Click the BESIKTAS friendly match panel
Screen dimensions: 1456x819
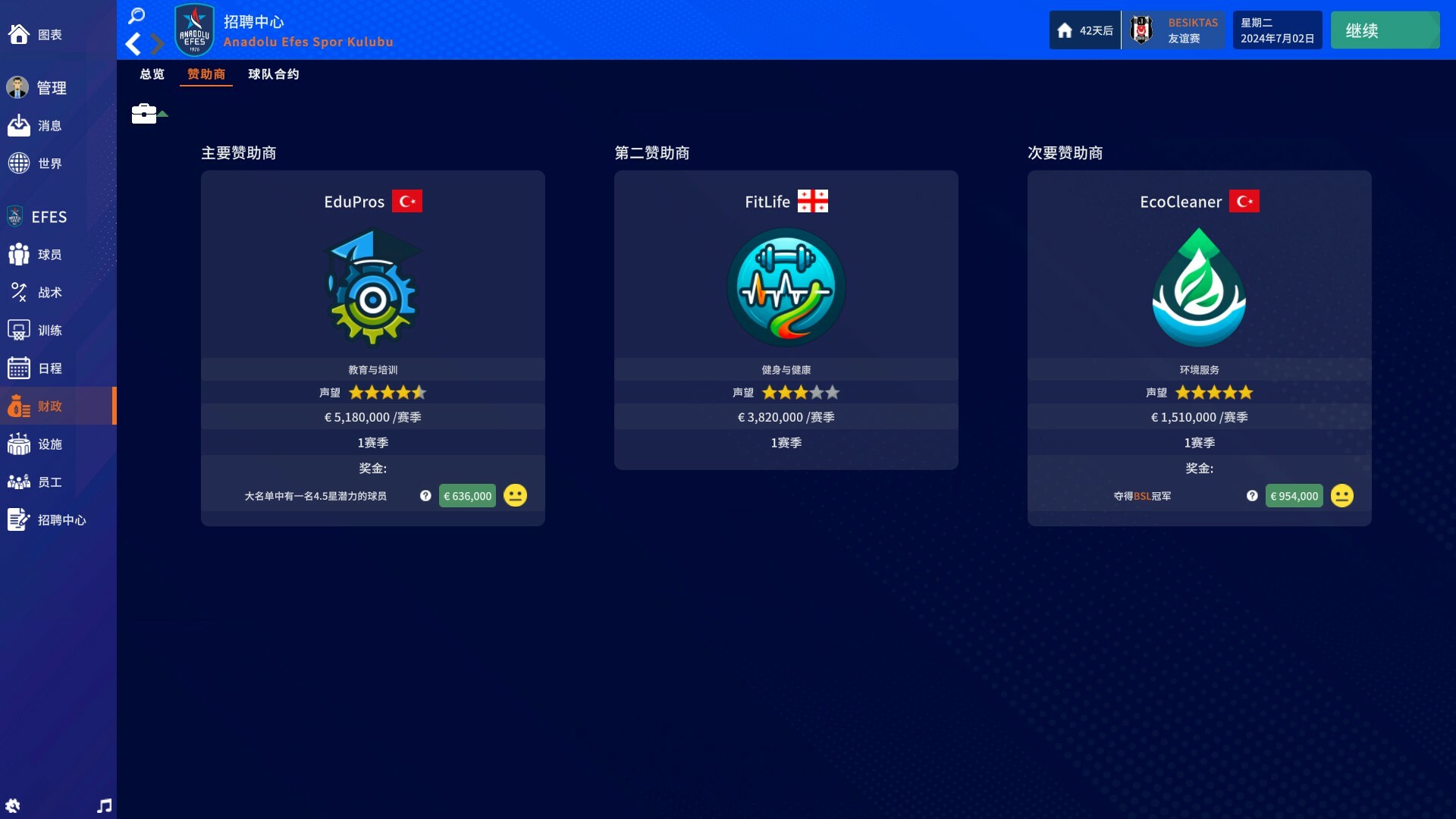tap(1174, 30)
